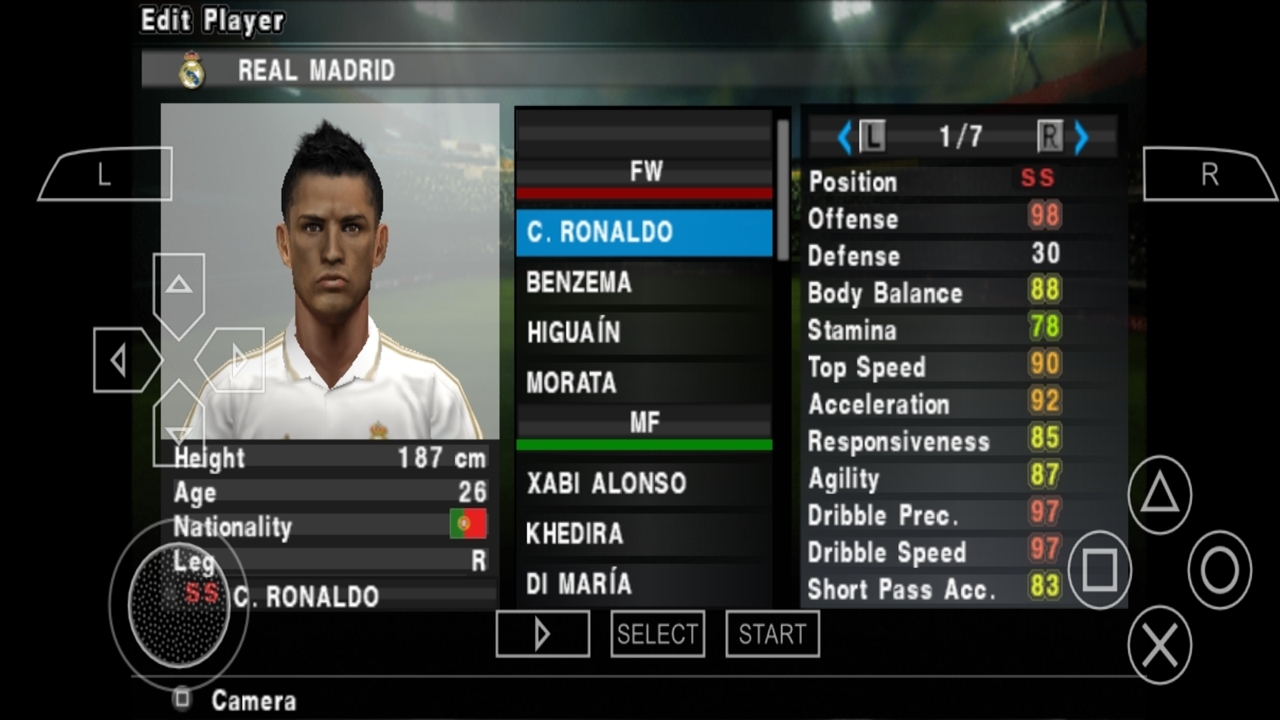Pick Higuaín in the player list
The height and width of the screenshot is (720, 1280).
644,332
